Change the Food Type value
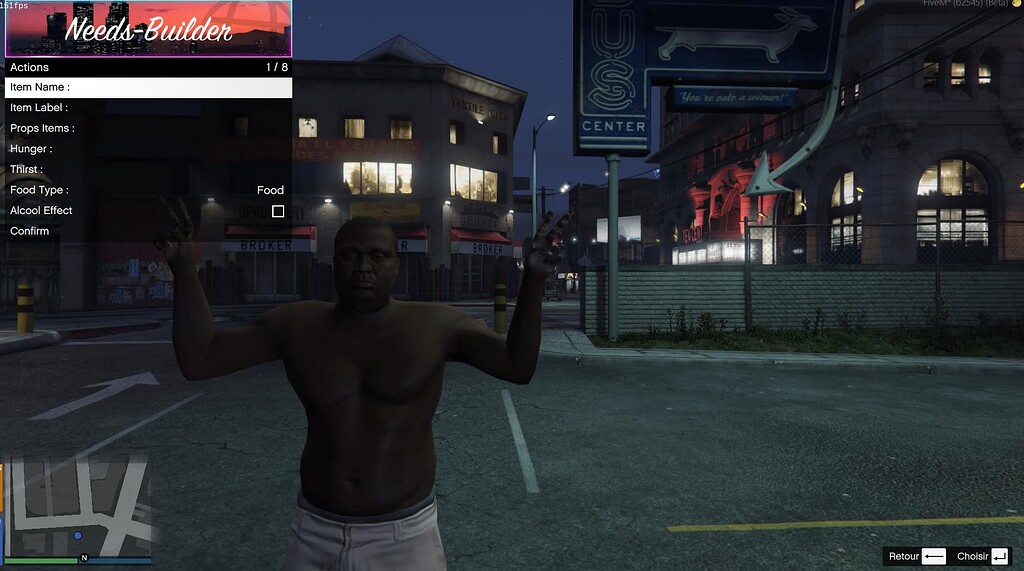Viewport: 1024px width, 571px height. tap(269, 190)
